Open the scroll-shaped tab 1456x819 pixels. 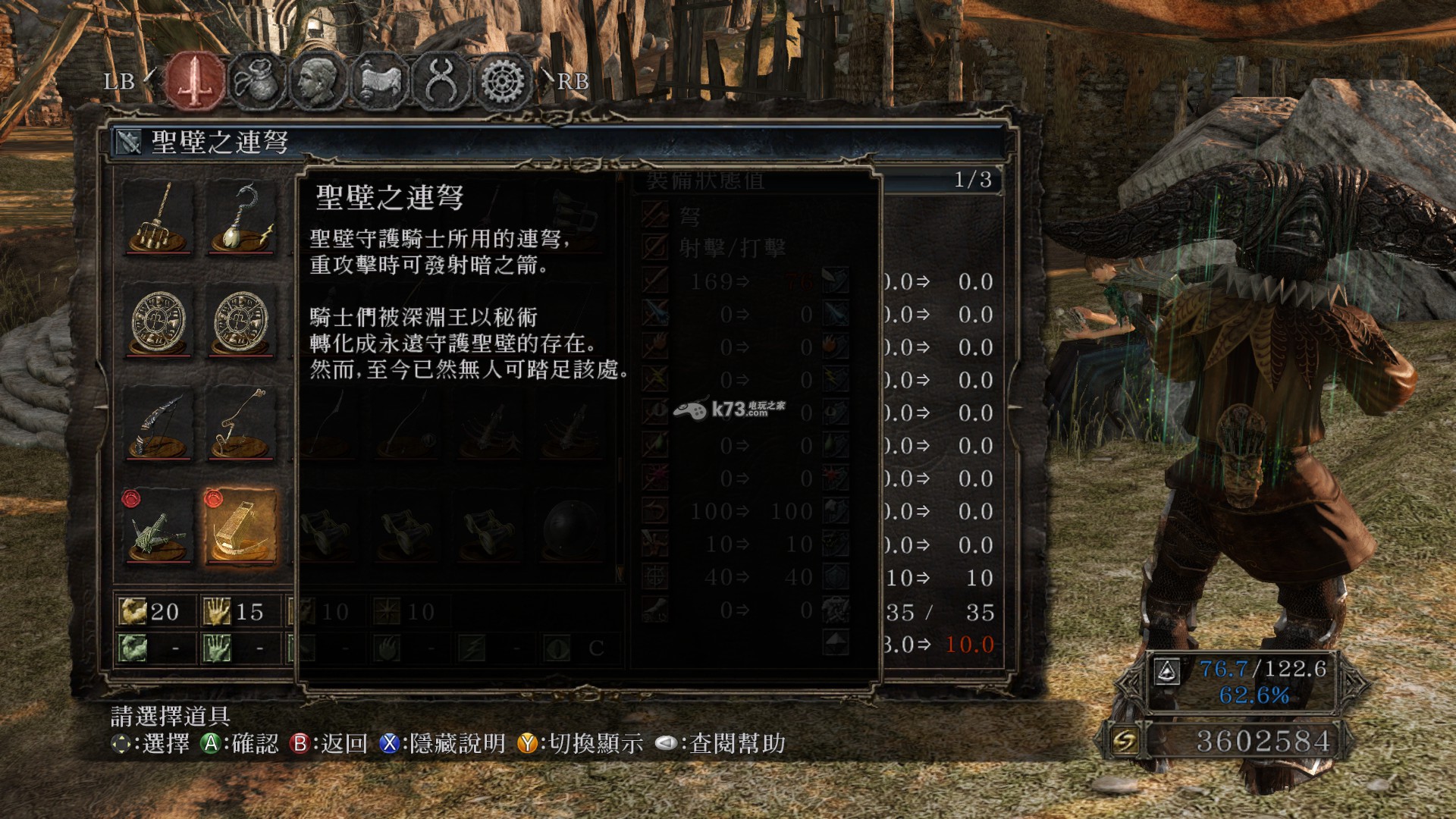pyautogui.click(x=379, y=80)
